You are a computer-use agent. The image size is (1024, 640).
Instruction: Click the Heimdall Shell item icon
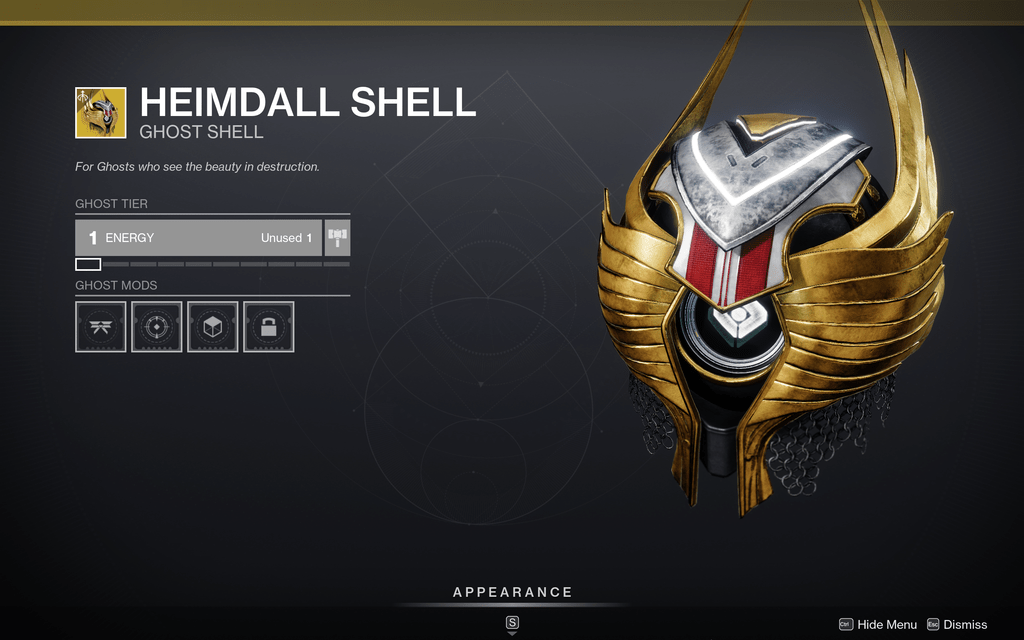pos(101,112)
